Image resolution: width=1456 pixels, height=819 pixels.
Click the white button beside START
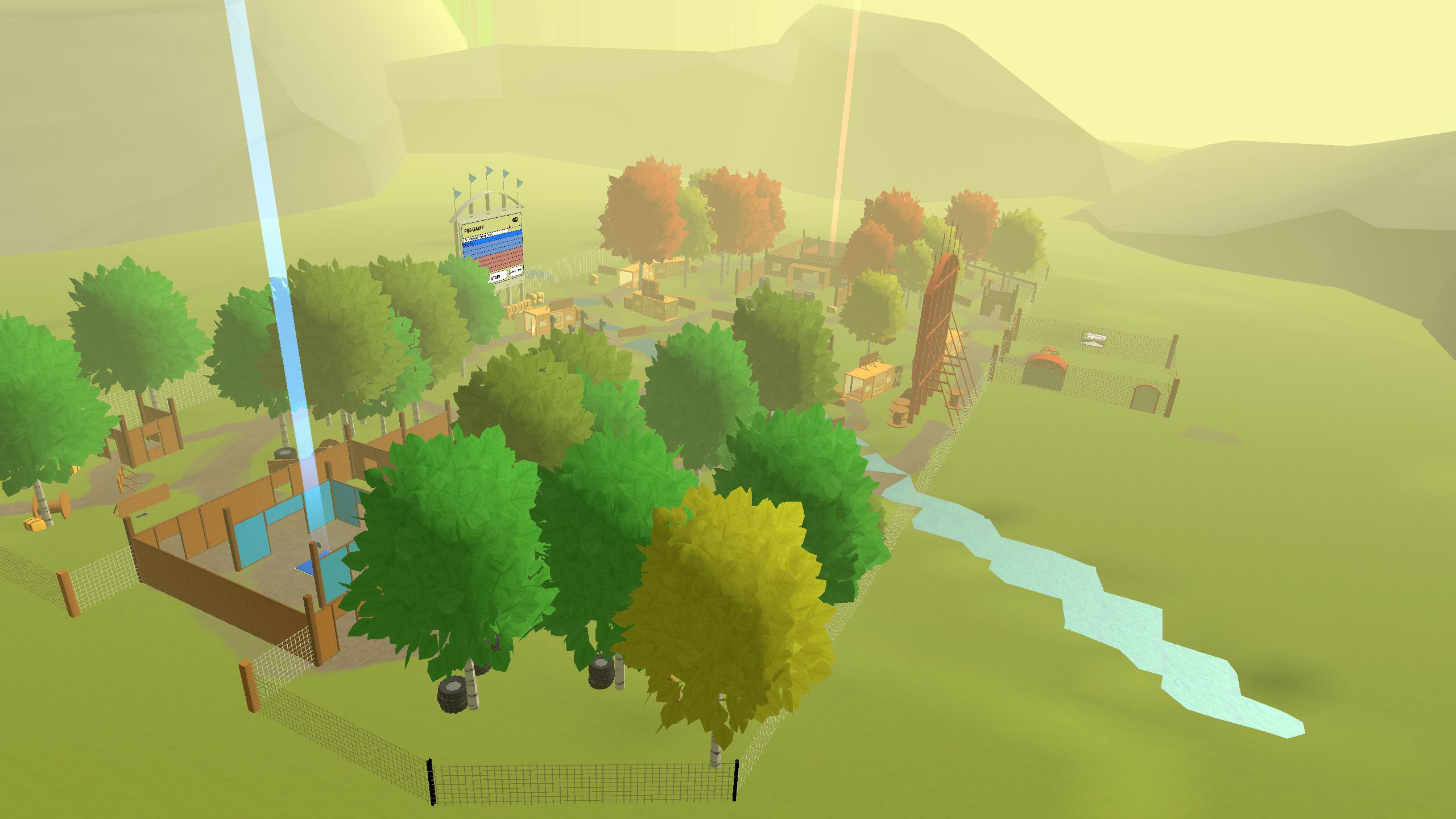[x=516, y=271]
